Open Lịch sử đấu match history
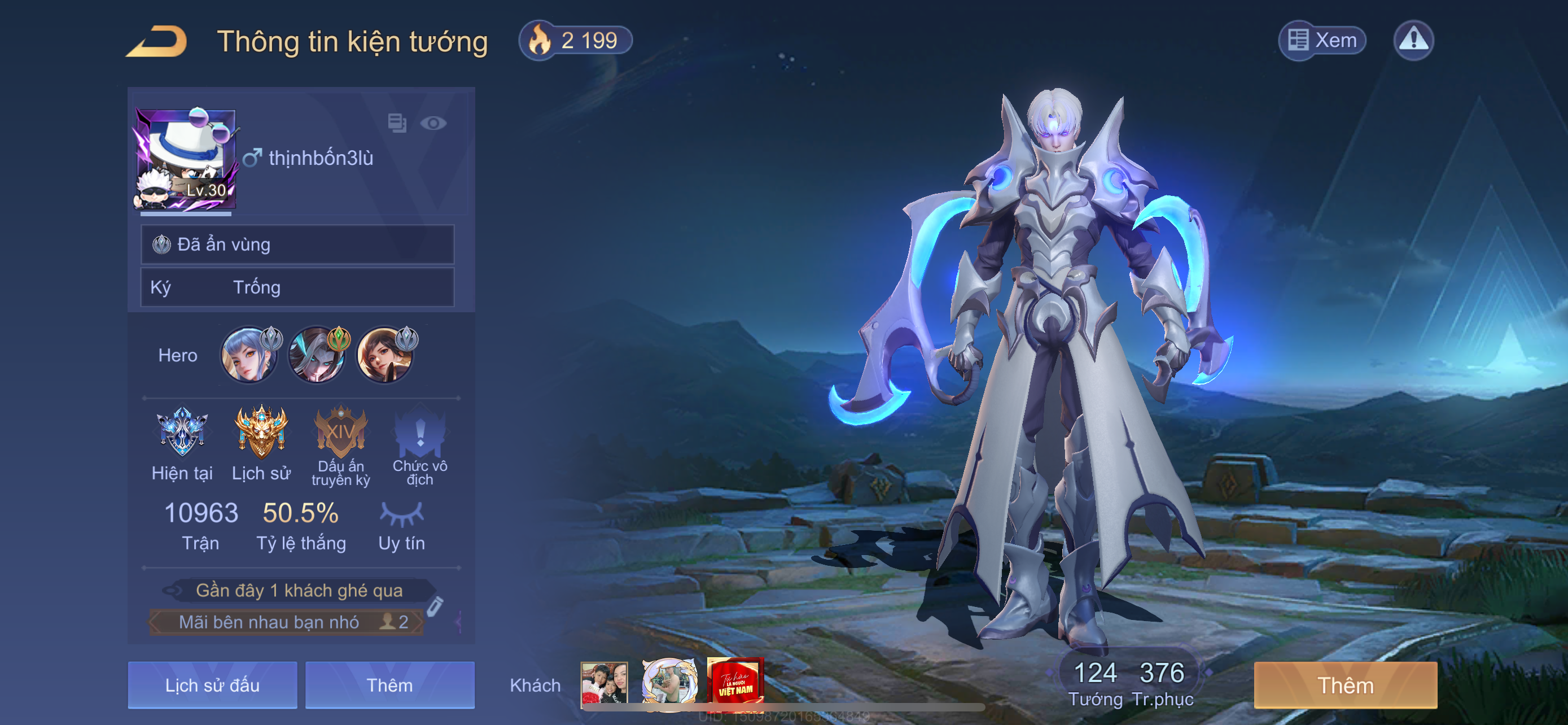 pos(212,685)
